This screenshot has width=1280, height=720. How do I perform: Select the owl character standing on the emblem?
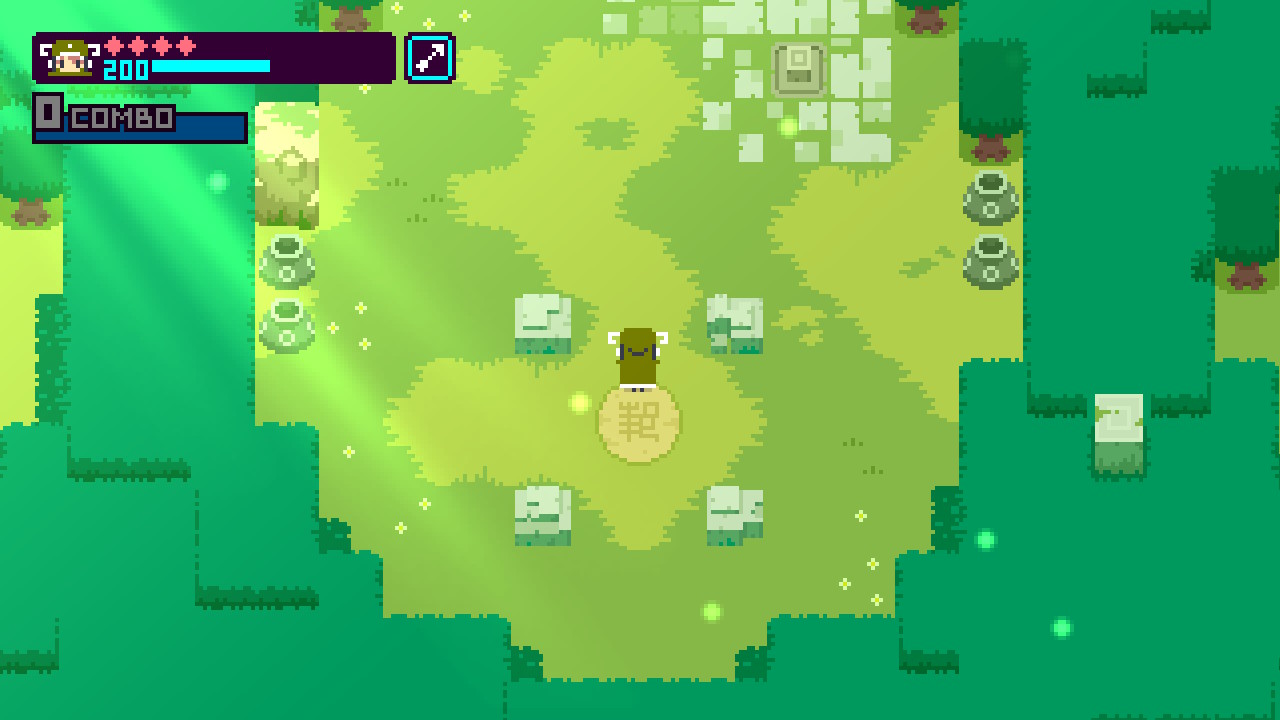pos(638,355)
